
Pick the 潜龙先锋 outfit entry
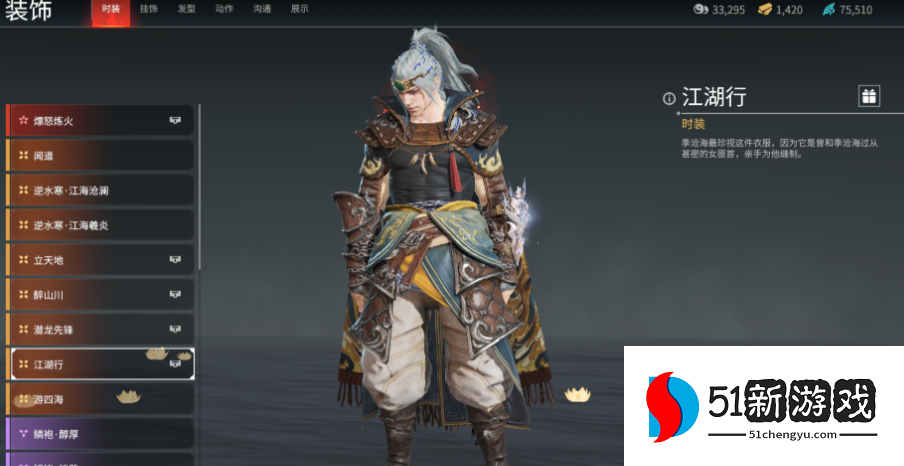tap(100, 329)
